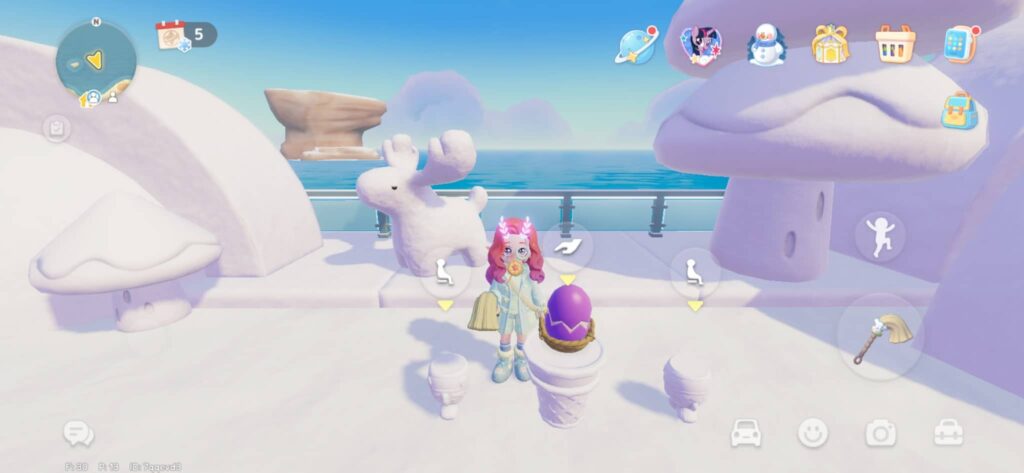Activate the camera photo mode
The width and height of the screenshot is (1024, 473).
pyautogui.click(x=880, y=433)
